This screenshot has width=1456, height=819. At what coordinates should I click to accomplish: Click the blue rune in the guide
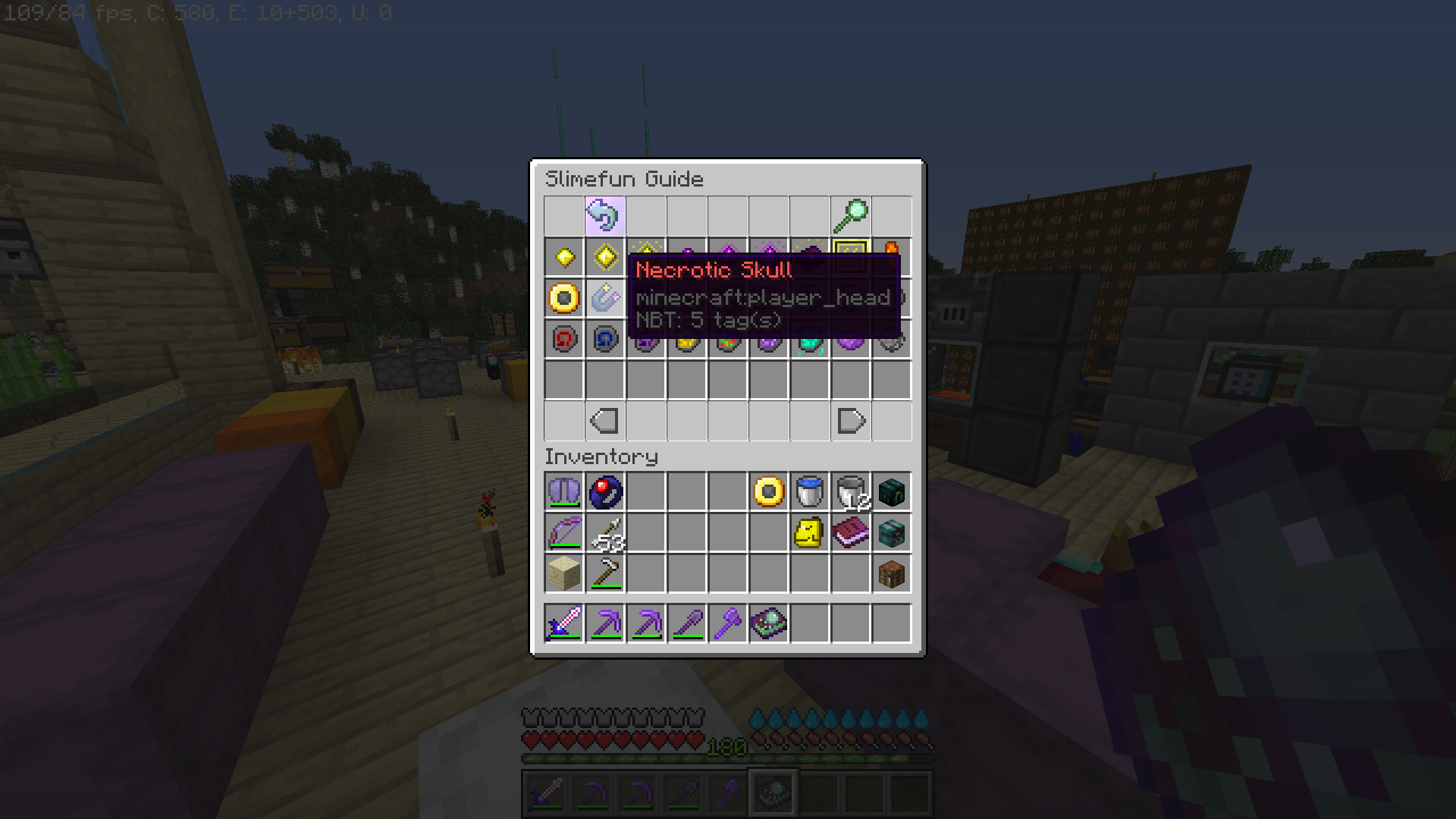pos(604,339)
